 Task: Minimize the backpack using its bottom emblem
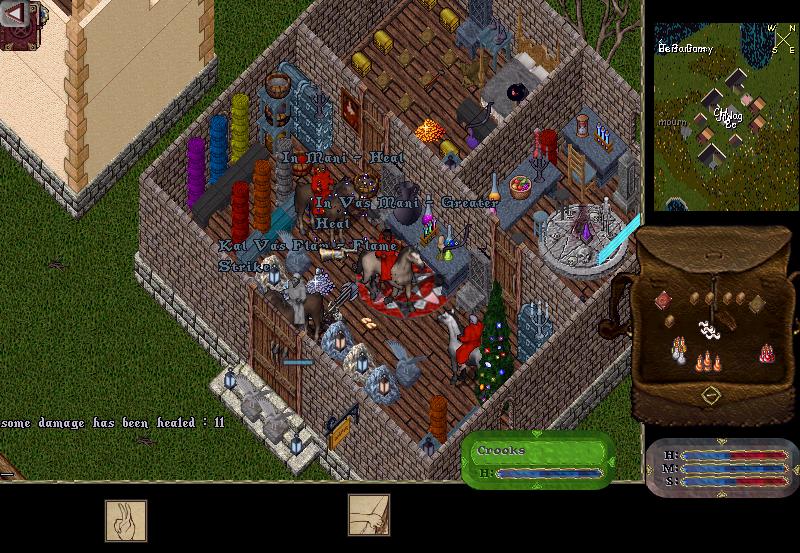coord(710,394)
